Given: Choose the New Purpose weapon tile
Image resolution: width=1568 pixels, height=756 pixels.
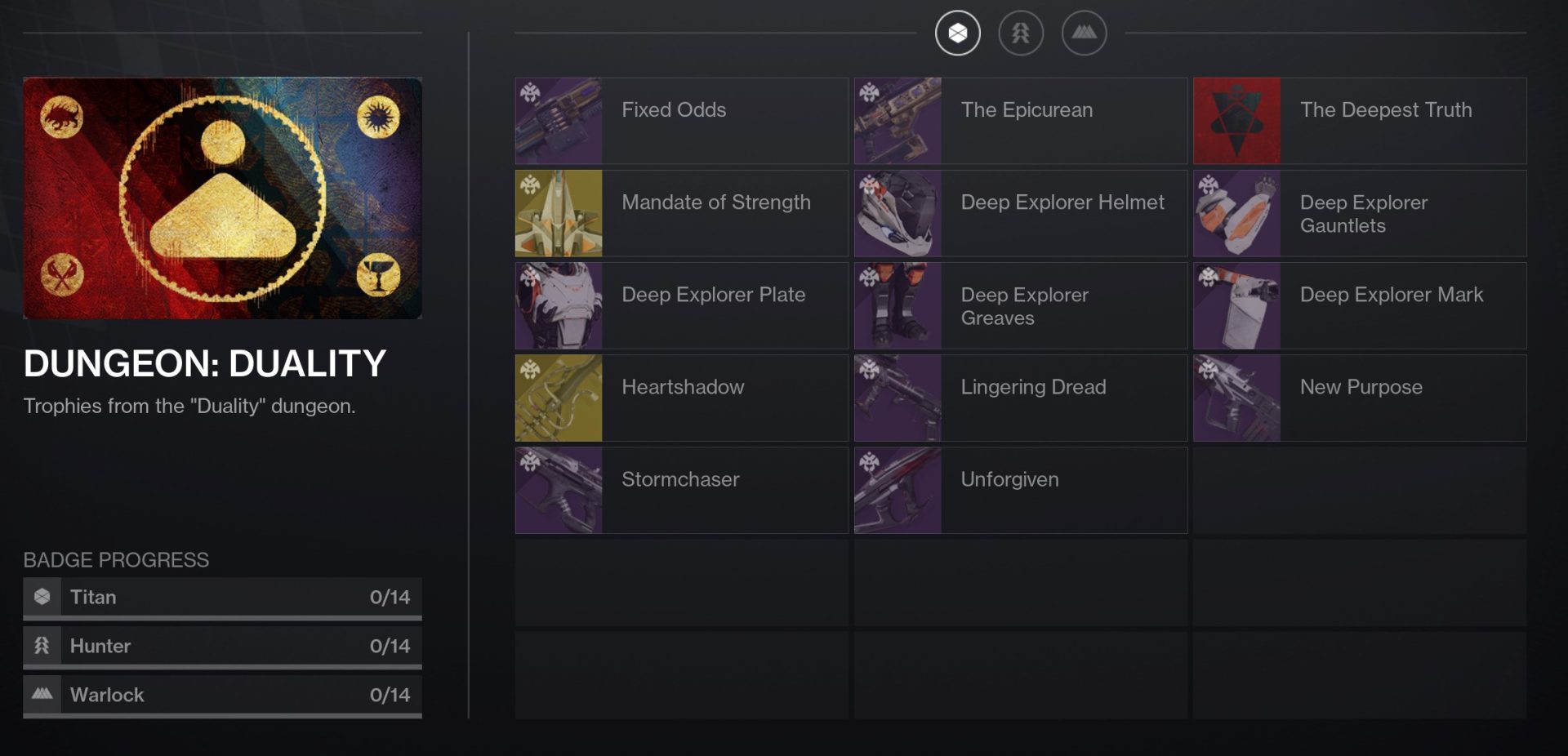Looking at the screenshot, I should pos(1359,398).
